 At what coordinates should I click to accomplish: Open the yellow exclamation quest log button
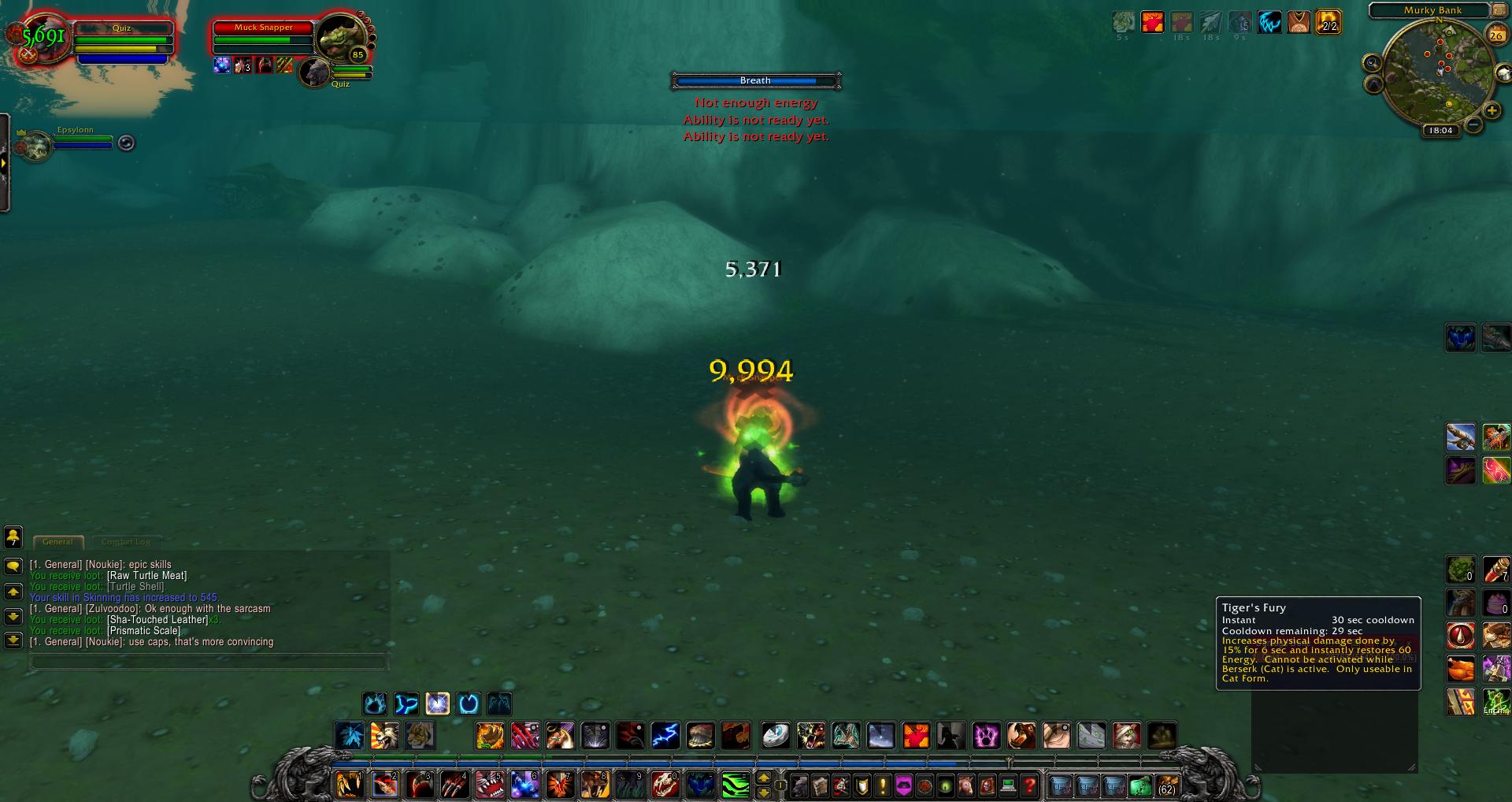pyautogui.click(x=883, y=785)
